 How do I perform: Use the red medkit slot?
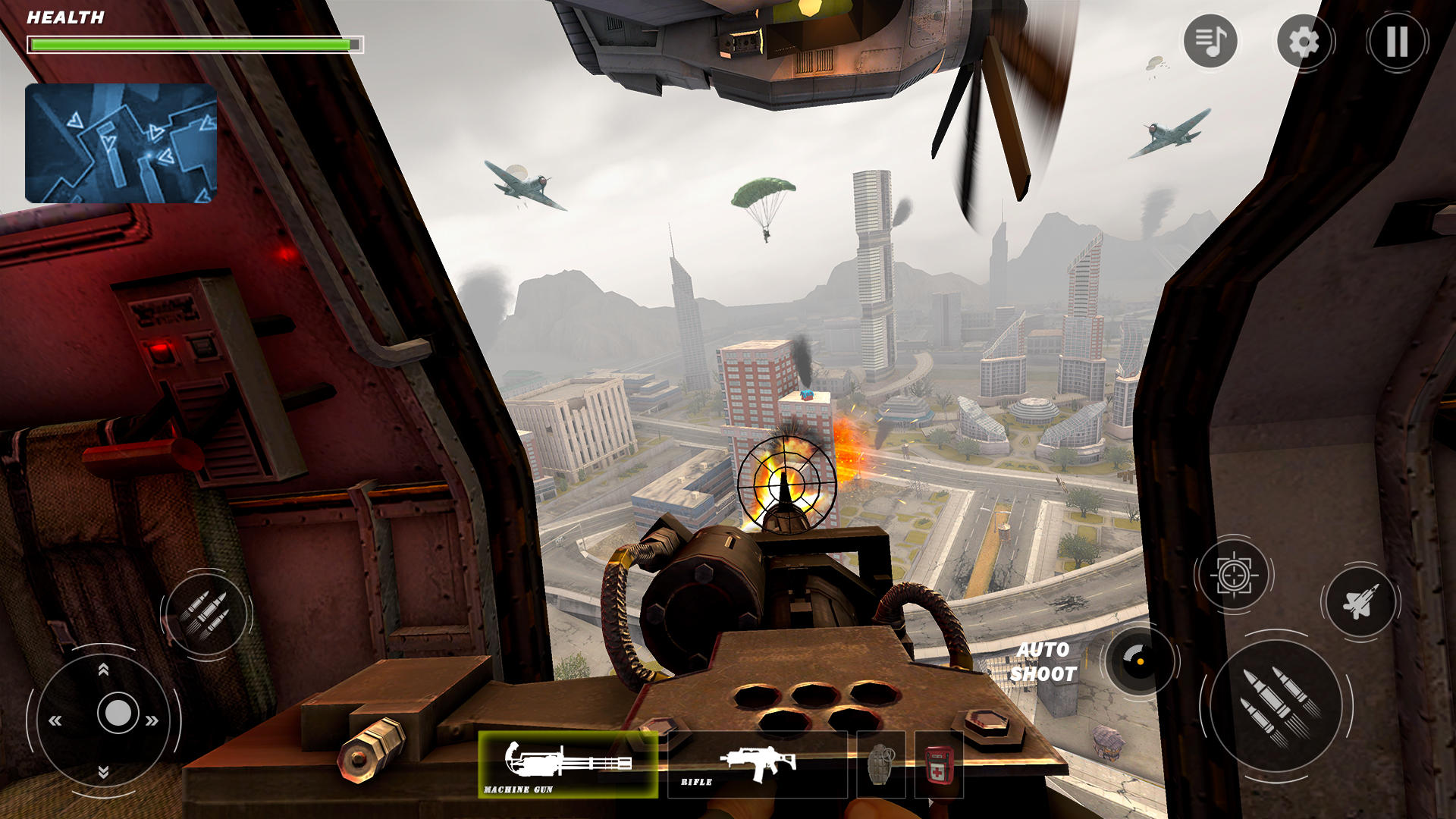[940, 764]
